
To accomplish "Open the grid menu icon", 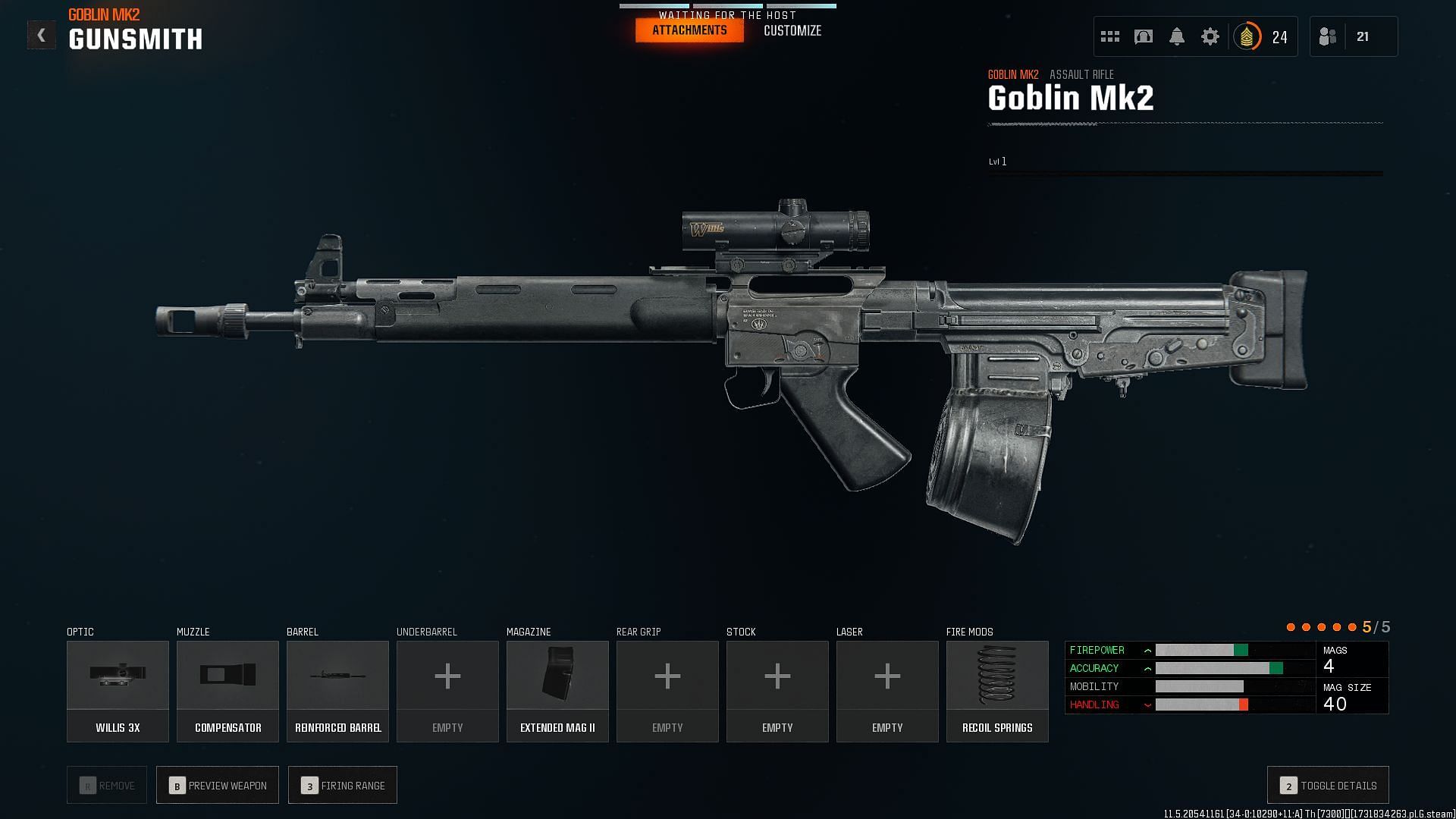I will point(1110,36).
